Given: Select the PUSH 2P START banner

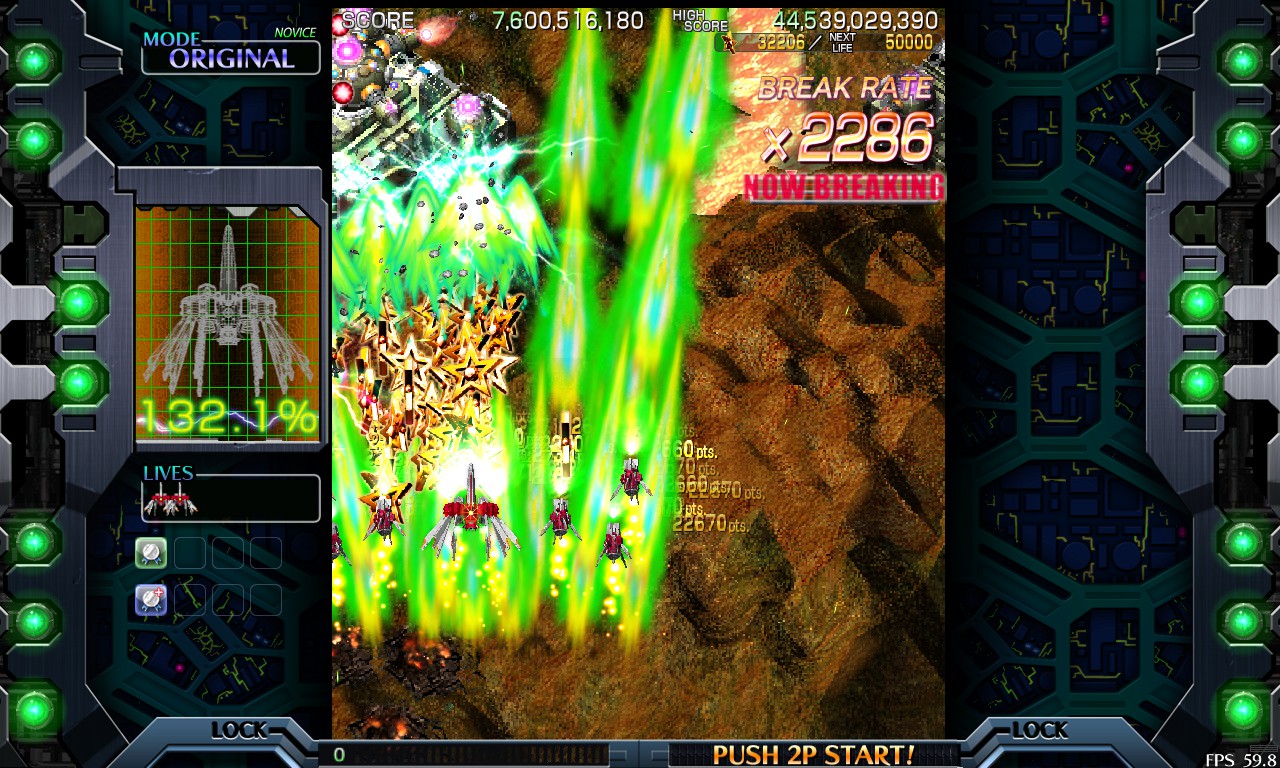Looking at the screenshot, I should (813, 754).
